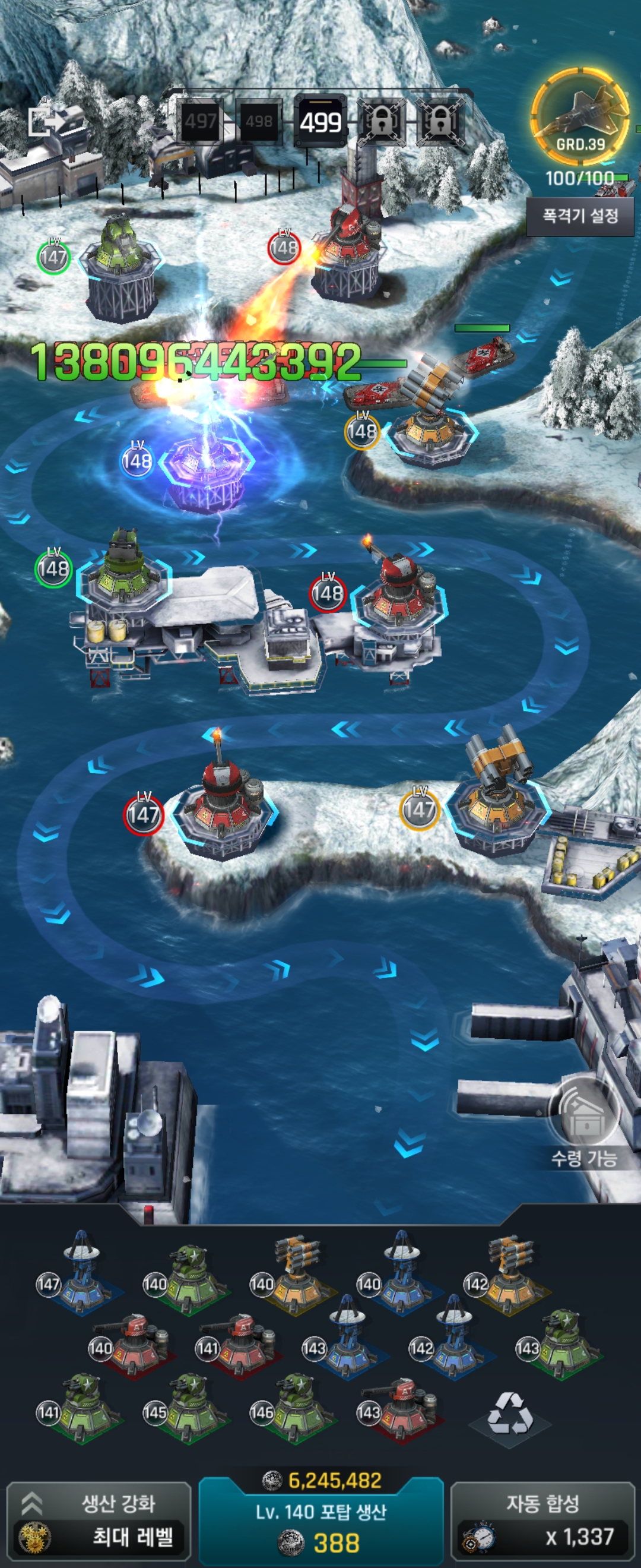
Task: Select the current stage 499 tile
Action: (320, 122)
